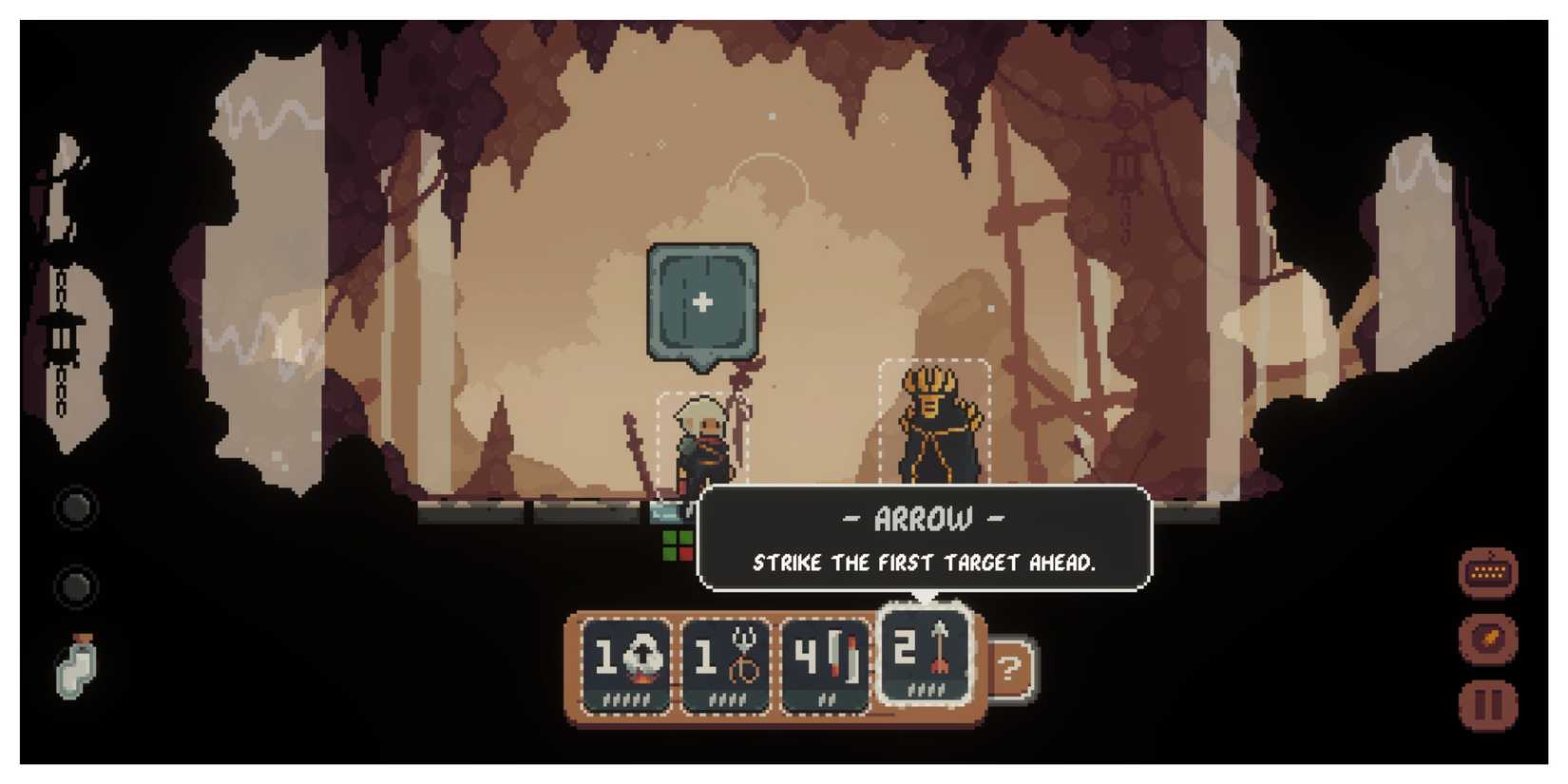
Task: Select the trident ability card
Action: (727, 662)
